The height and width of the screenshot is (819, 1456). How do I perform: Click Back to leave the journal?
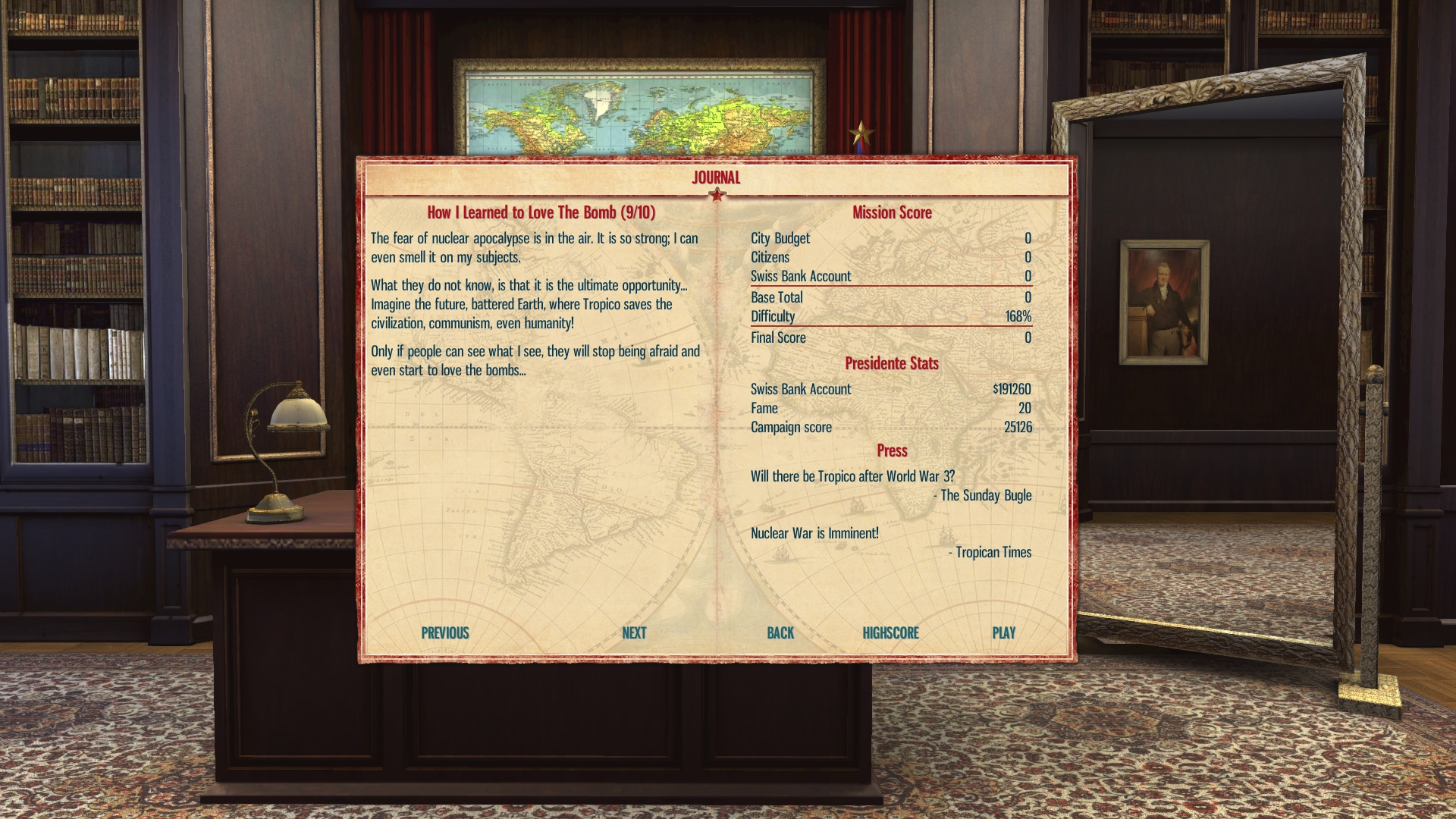coord(780,633)
